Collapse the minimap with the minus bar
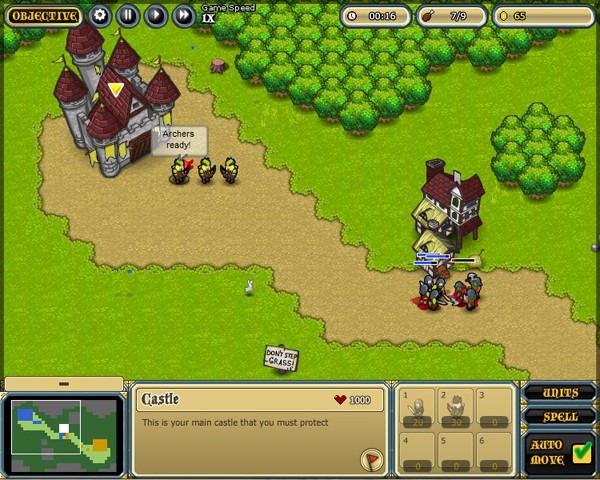The image size is (600, 480). point(63,384)
